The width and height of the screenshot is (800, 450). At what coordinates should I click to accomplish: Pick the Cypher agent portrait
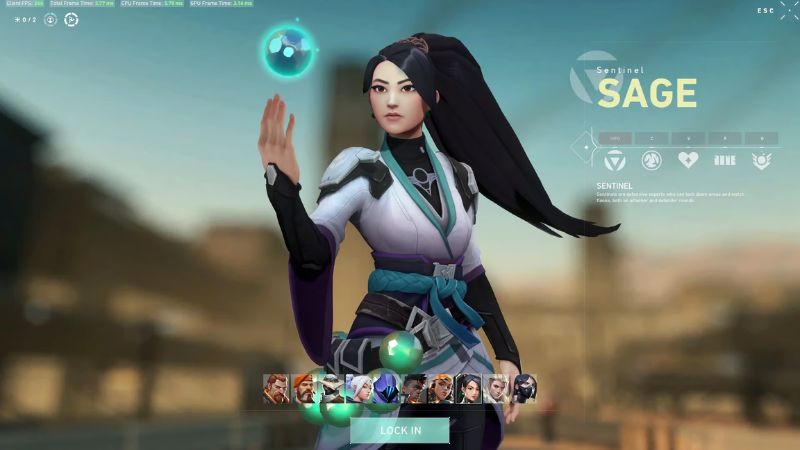point(331,389)
